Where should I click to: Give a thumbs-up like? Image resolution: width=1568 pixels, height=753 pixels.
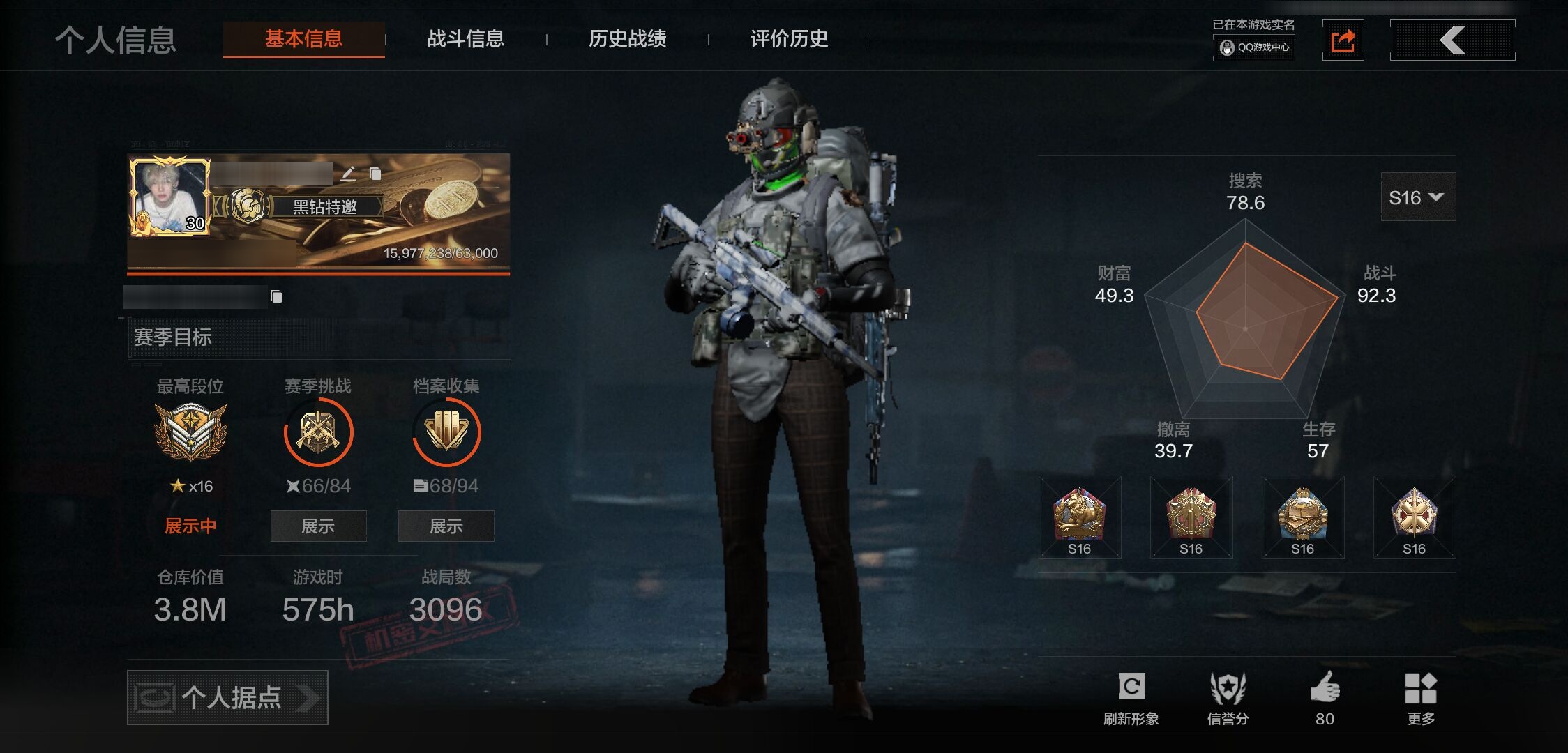click(1325, 688)
